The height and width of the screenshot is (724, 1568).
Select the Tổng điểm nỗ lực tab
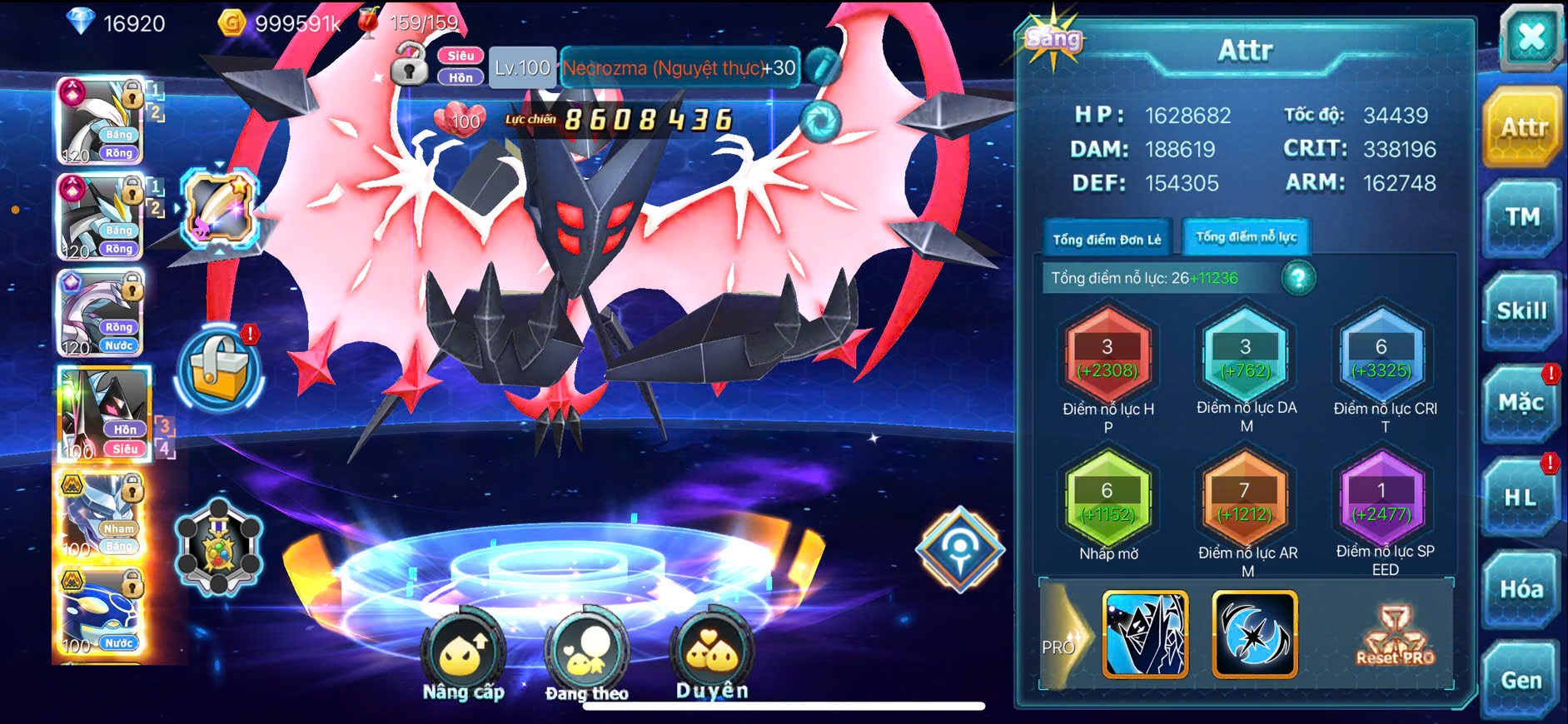[1246, 237]
